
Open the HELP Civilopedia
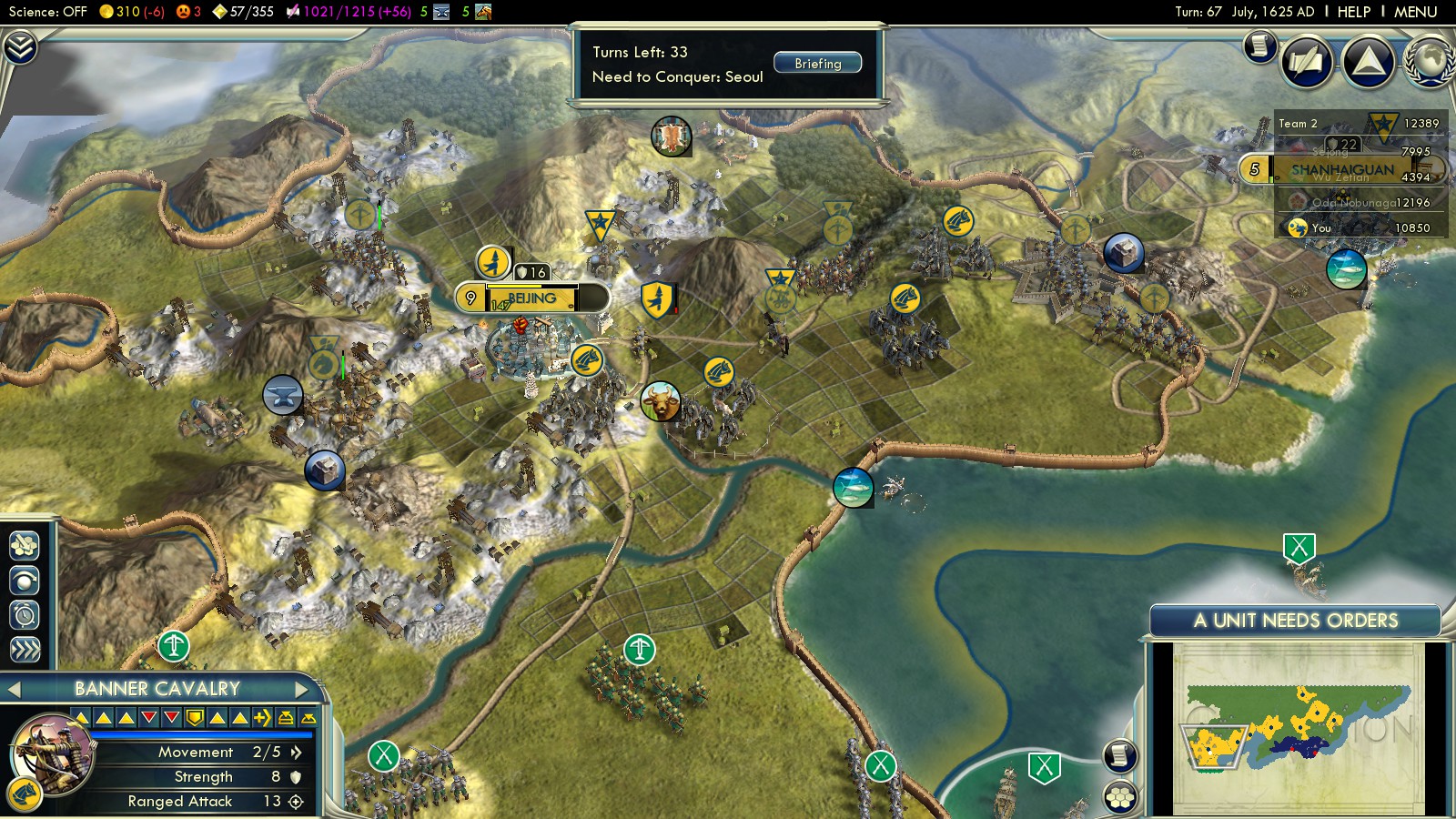pos(1353,12)
